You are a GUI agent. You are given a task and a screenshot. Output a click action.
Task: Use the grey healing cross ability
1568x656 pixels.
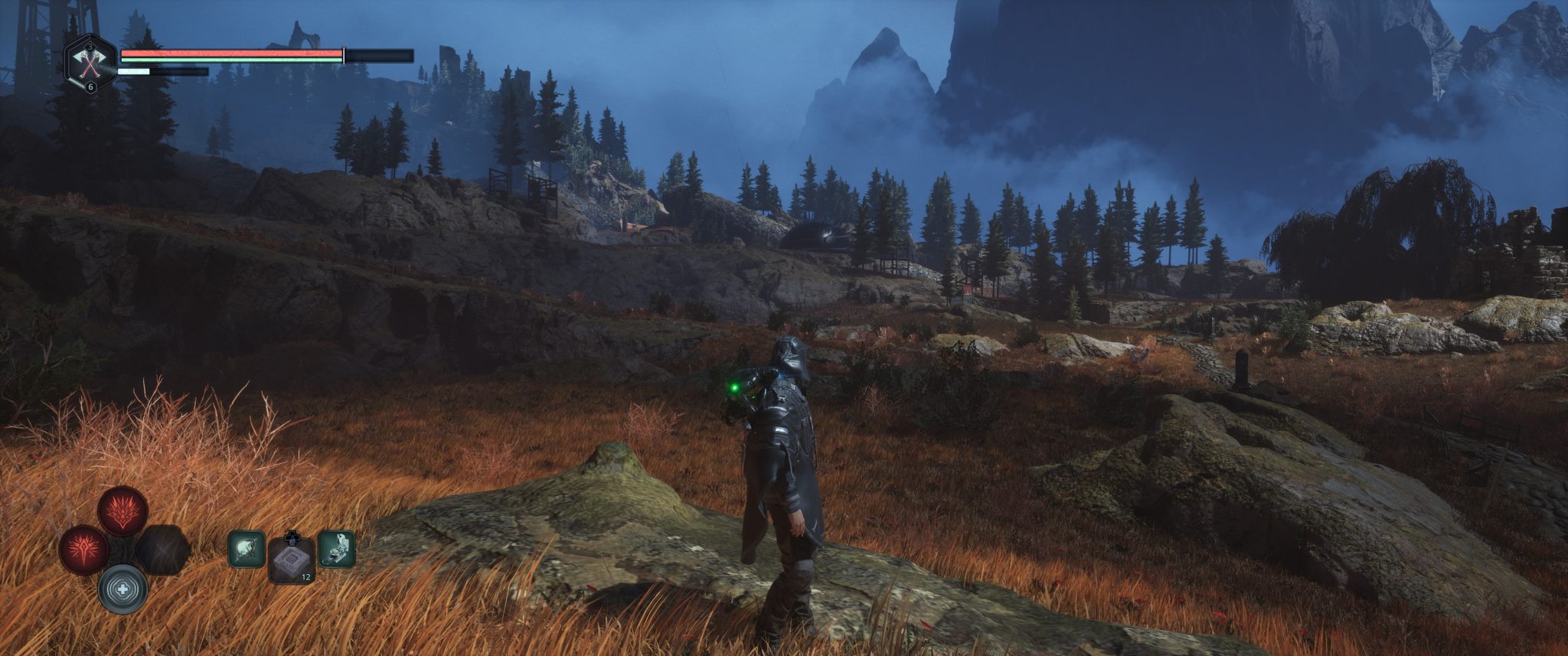[122, 589]
